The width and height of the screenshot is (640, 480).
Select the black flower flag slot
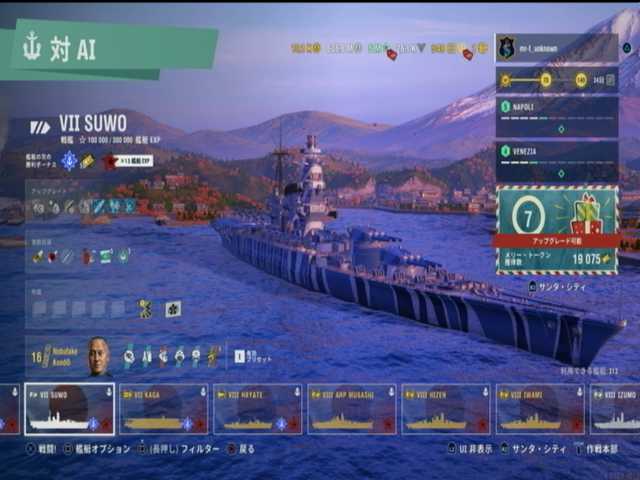(173, 308)
